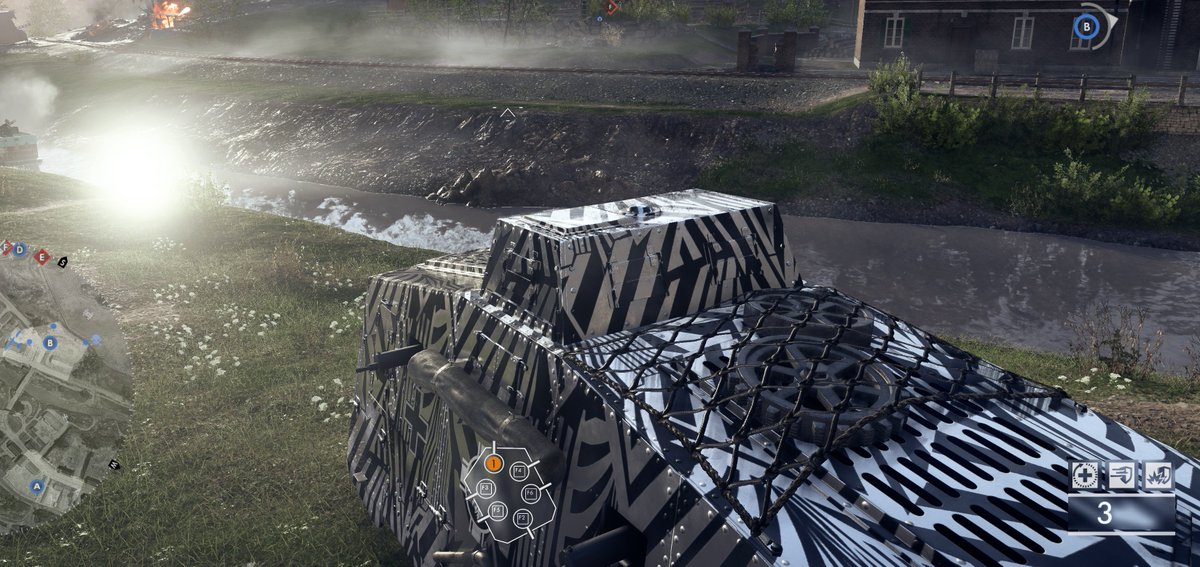The width and height of the screenshot is (1200, 567).
Task: Activate the emergency repair ability
Action: pyautogui.click(x=1085, y=476)
